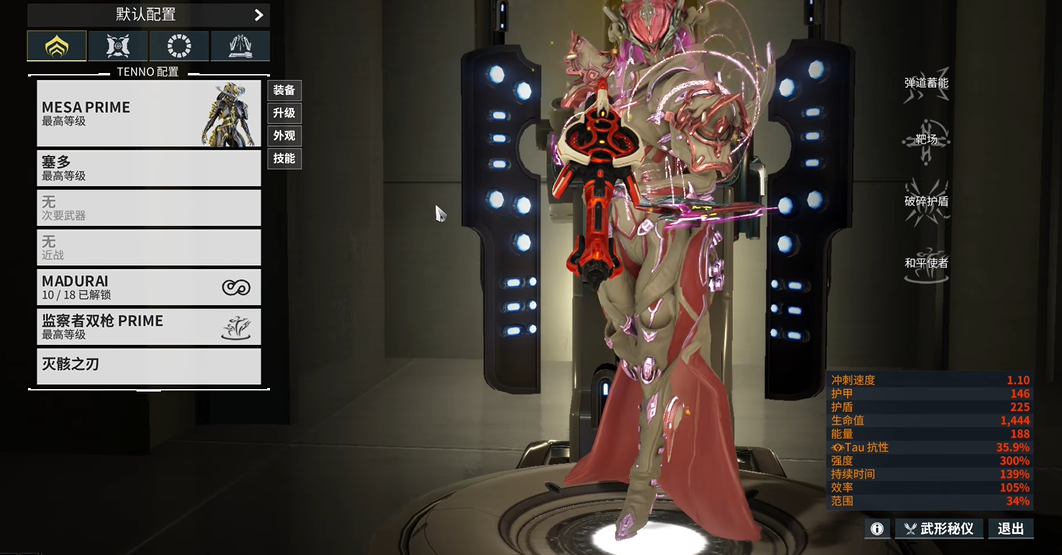This screenshot has width=1062, height=555.
Task: View the 弹道蓄能 ability
Action: click(x=925, y=85)
